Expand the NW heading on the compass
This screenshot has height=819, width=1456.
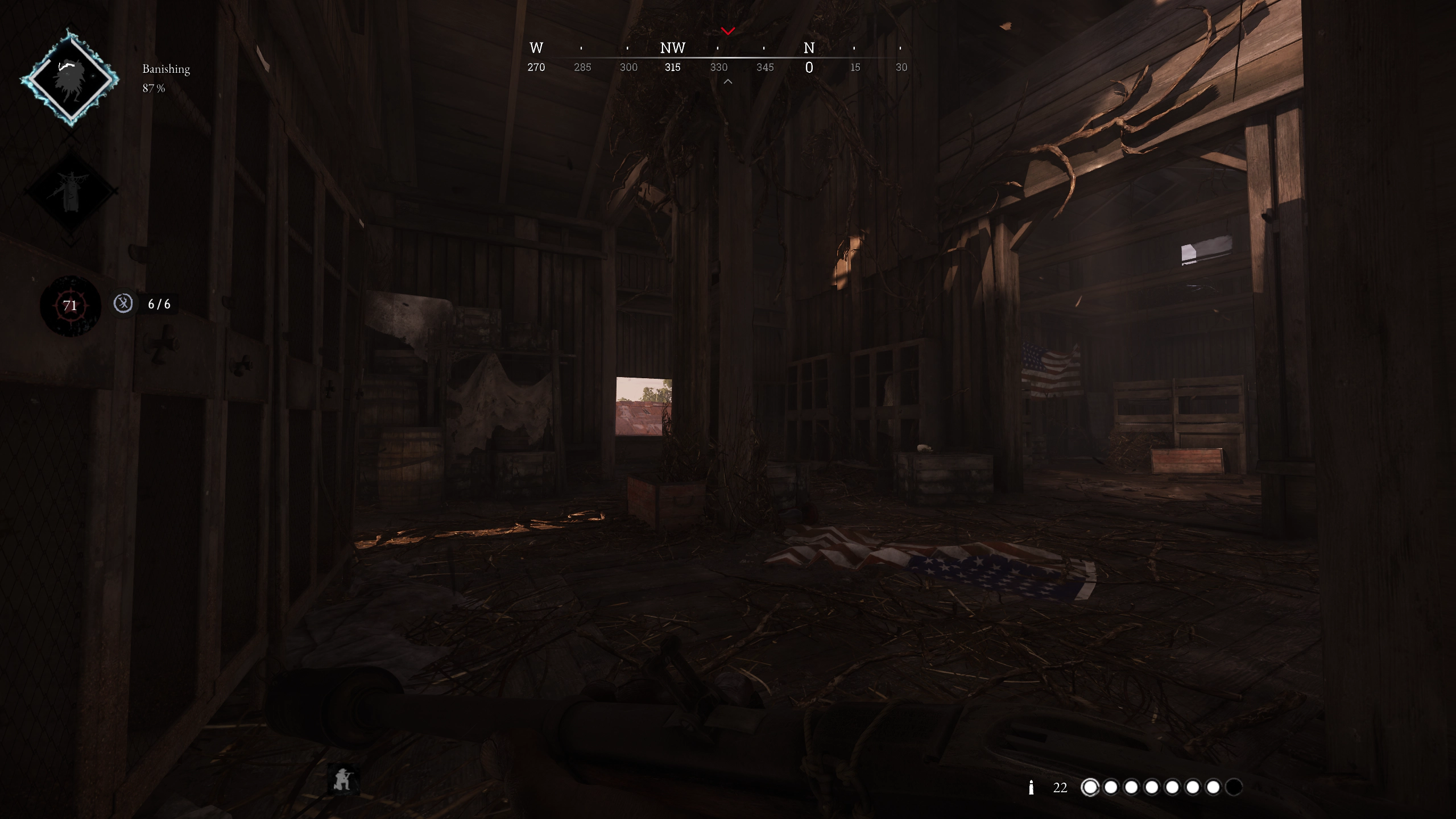pos(673,48)
